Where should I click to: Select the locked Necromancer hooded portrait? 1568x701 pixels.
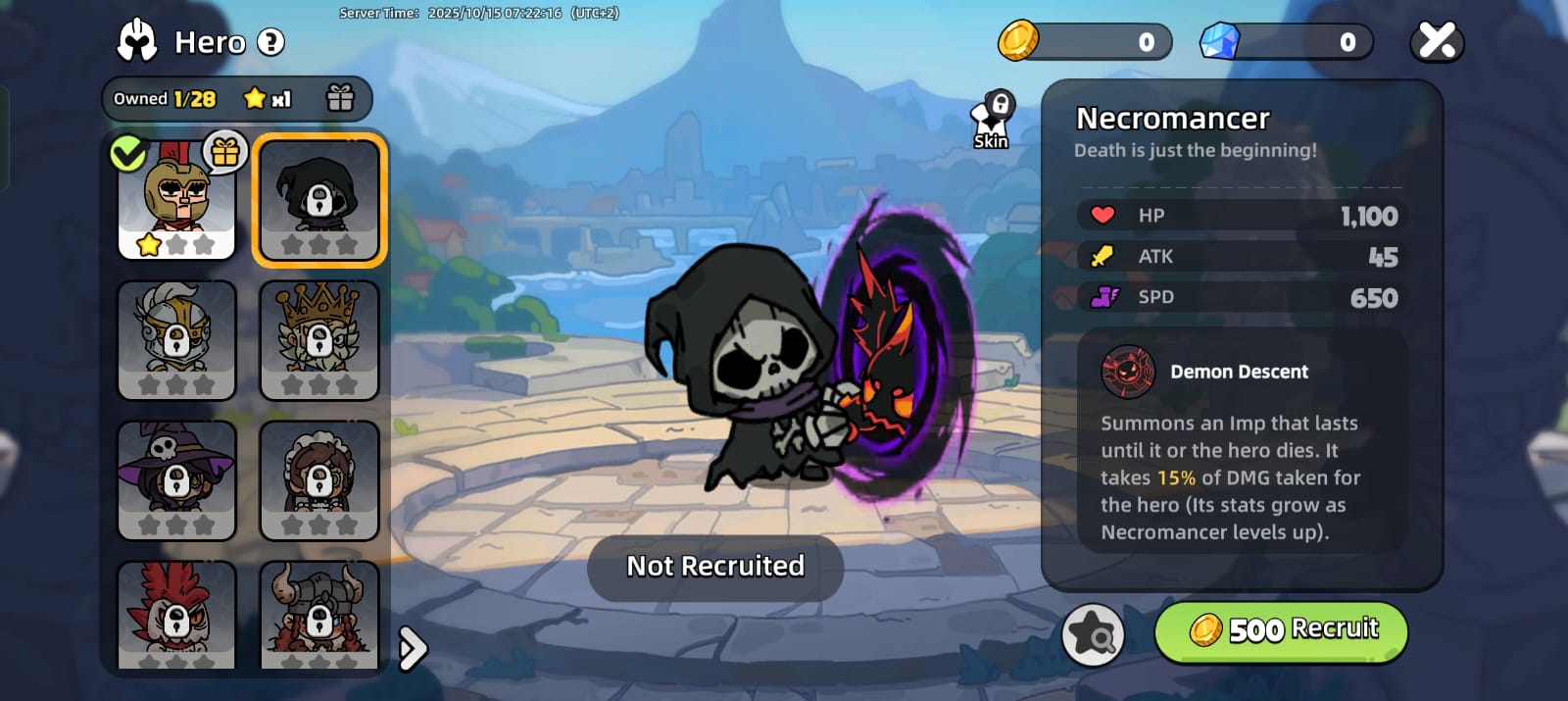click(x=319, y=200)
